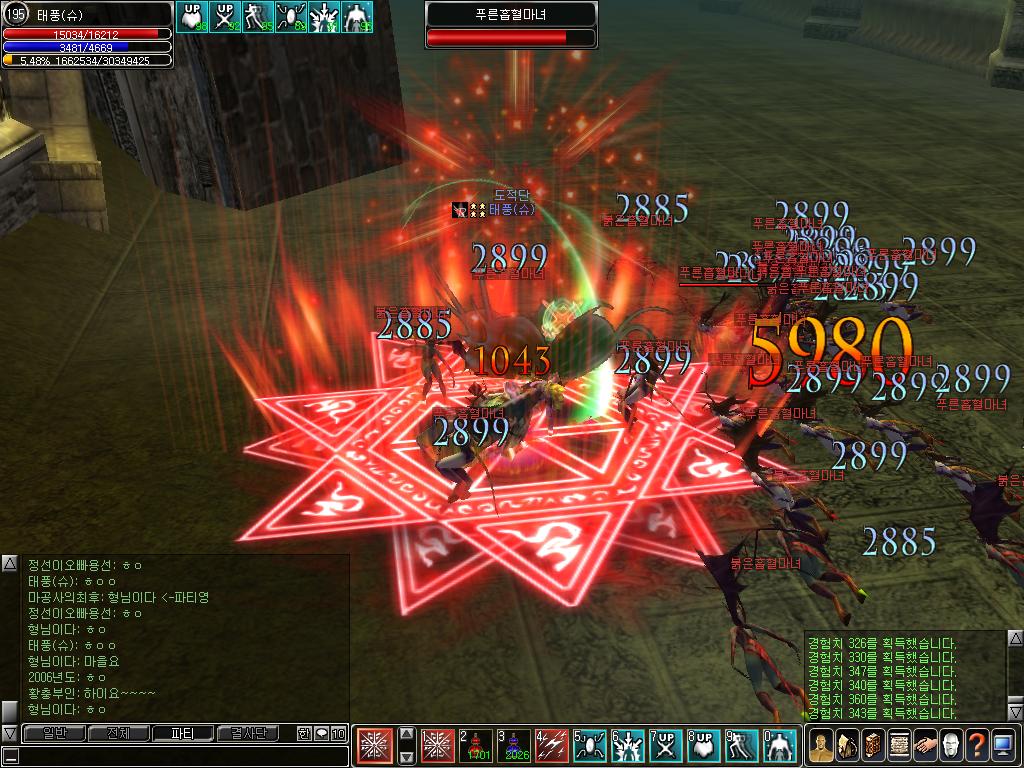1024x768 pixels.
Task: Switch hotbar page with the up arrow
Action: (x=407, y=733)
